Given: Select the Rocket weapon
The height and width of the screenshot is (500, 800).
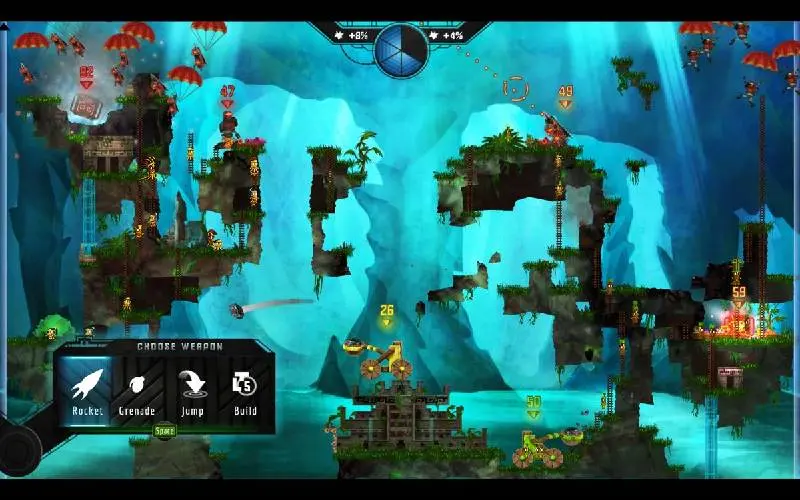Looking at the screenshot, I should tap(87, 390).
